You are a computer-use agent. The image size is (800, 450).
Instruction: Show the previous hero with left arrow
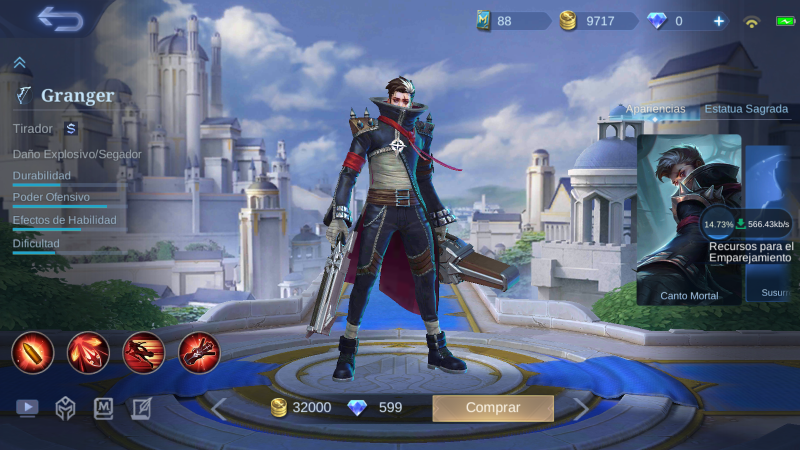click(x=218, y=408)
